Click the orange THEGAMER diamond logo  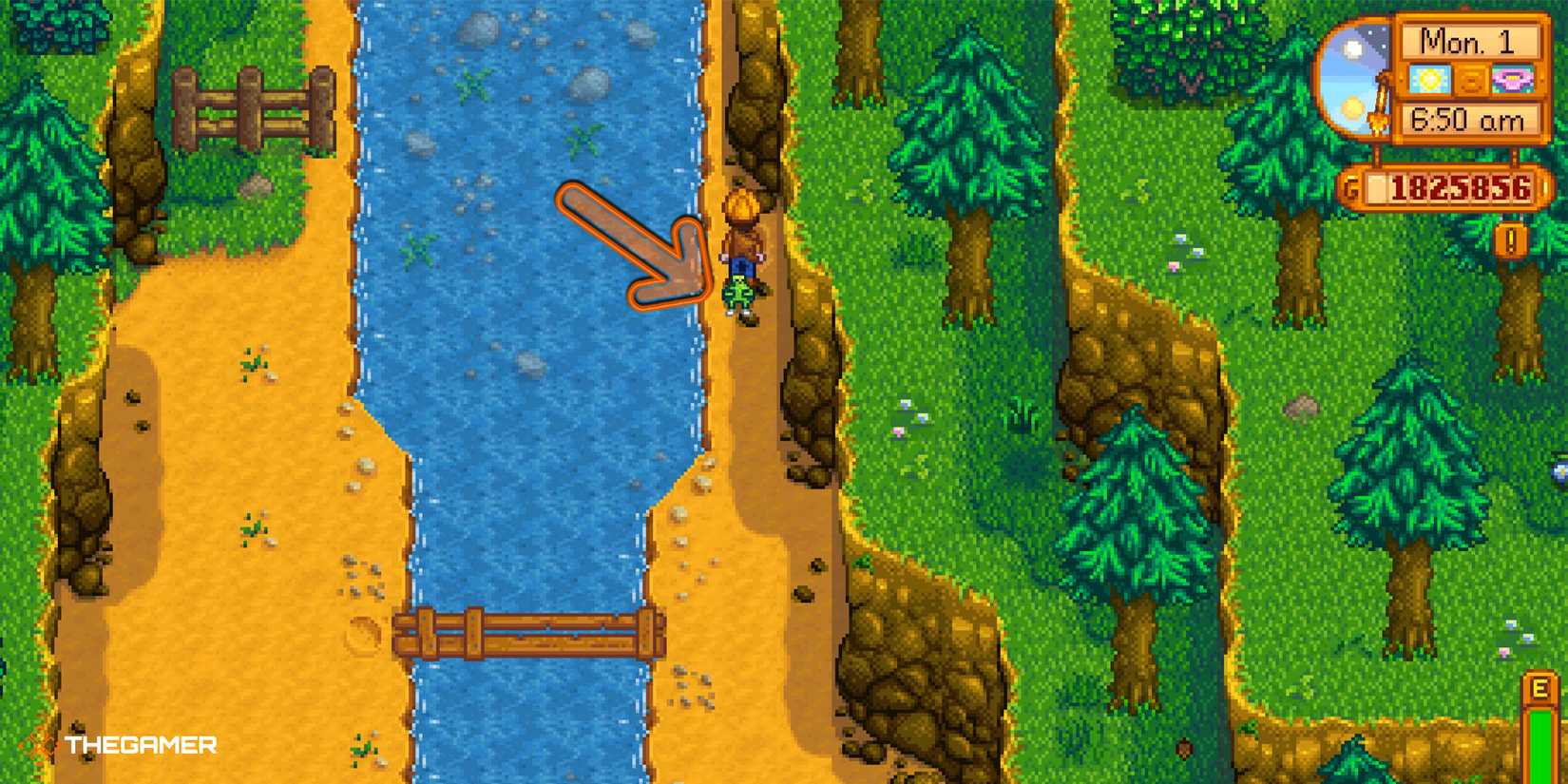click(x=38, y=745)
